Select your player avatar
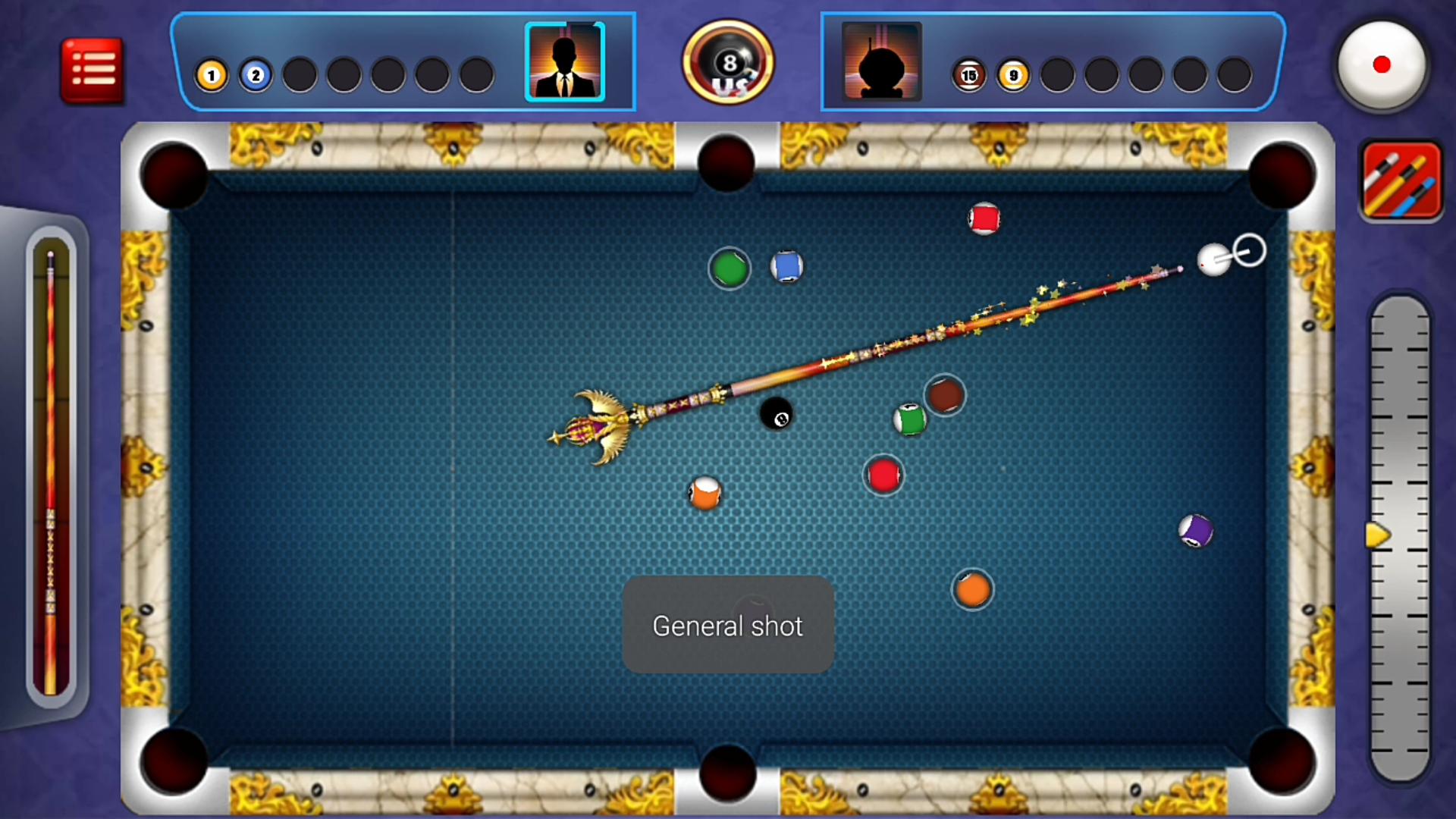This screenshot has height=819, width=1456. point(564,62)
